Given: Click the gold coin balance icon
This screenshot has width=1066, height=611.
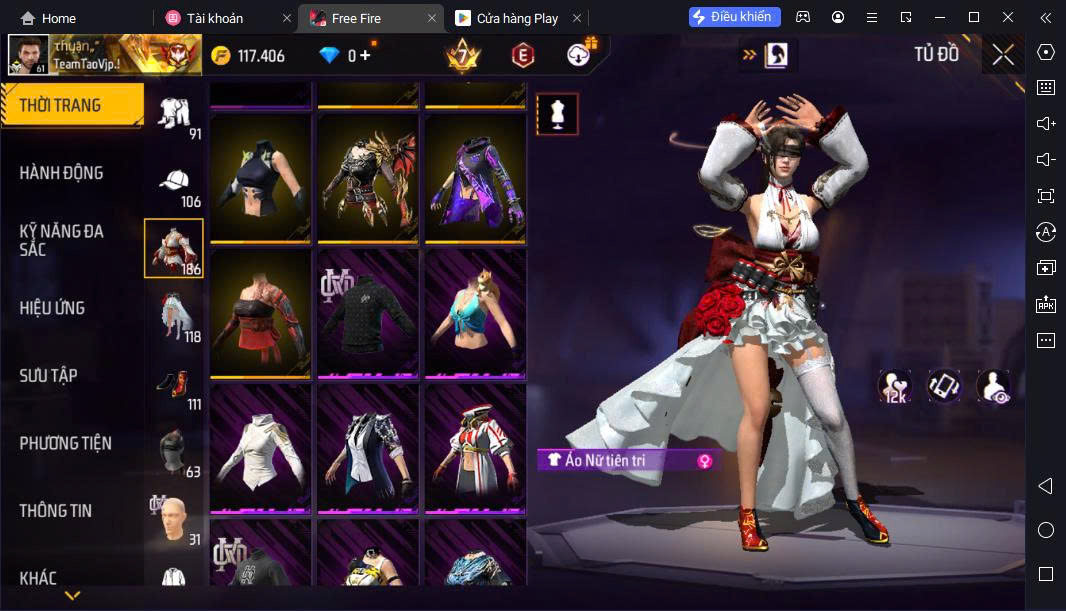Looking at the screenshot, I should point(221,56).
